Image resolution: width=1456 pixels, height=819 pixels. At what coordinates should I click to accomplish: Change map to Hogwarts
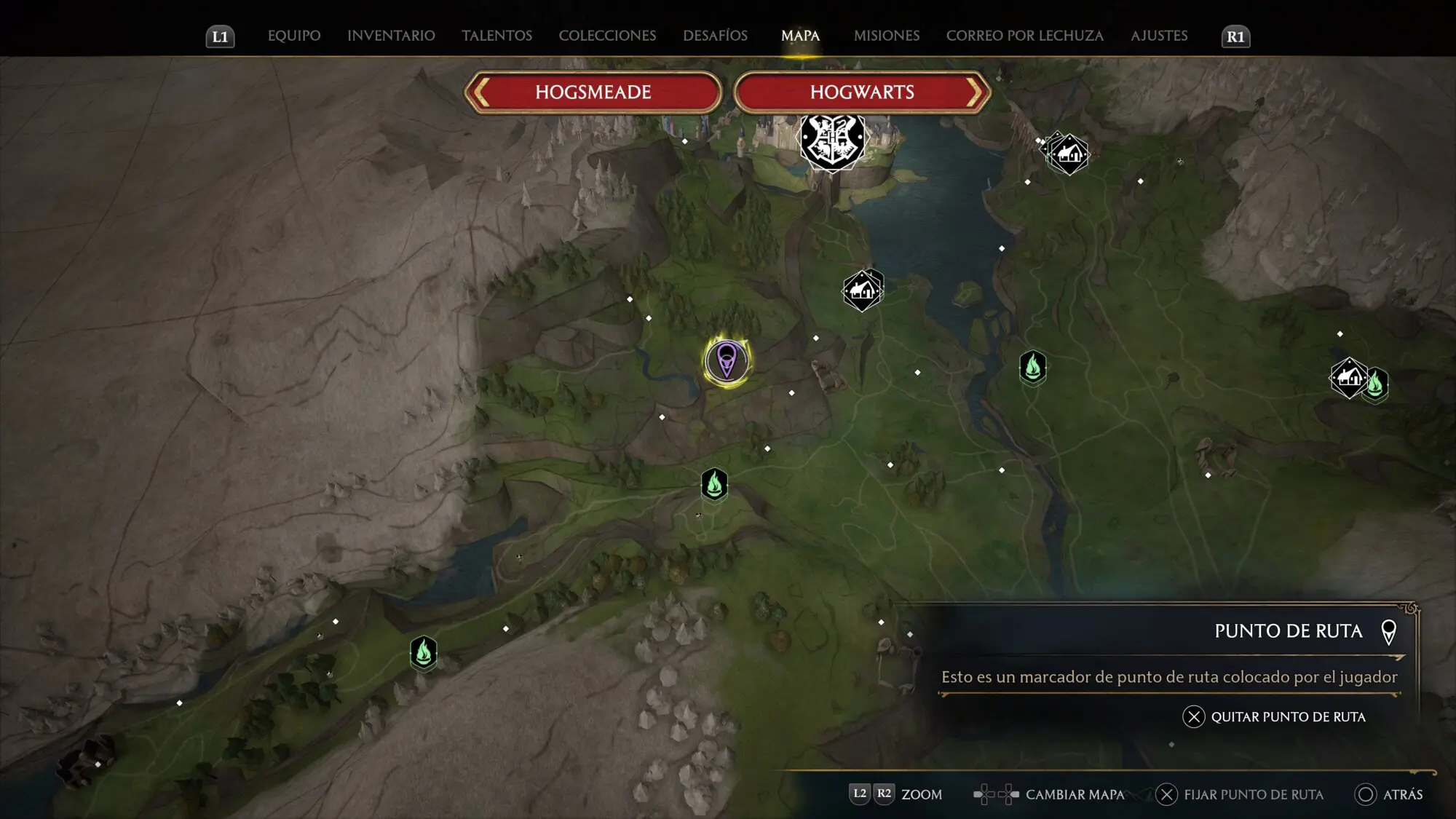click(x=862, y=92)
